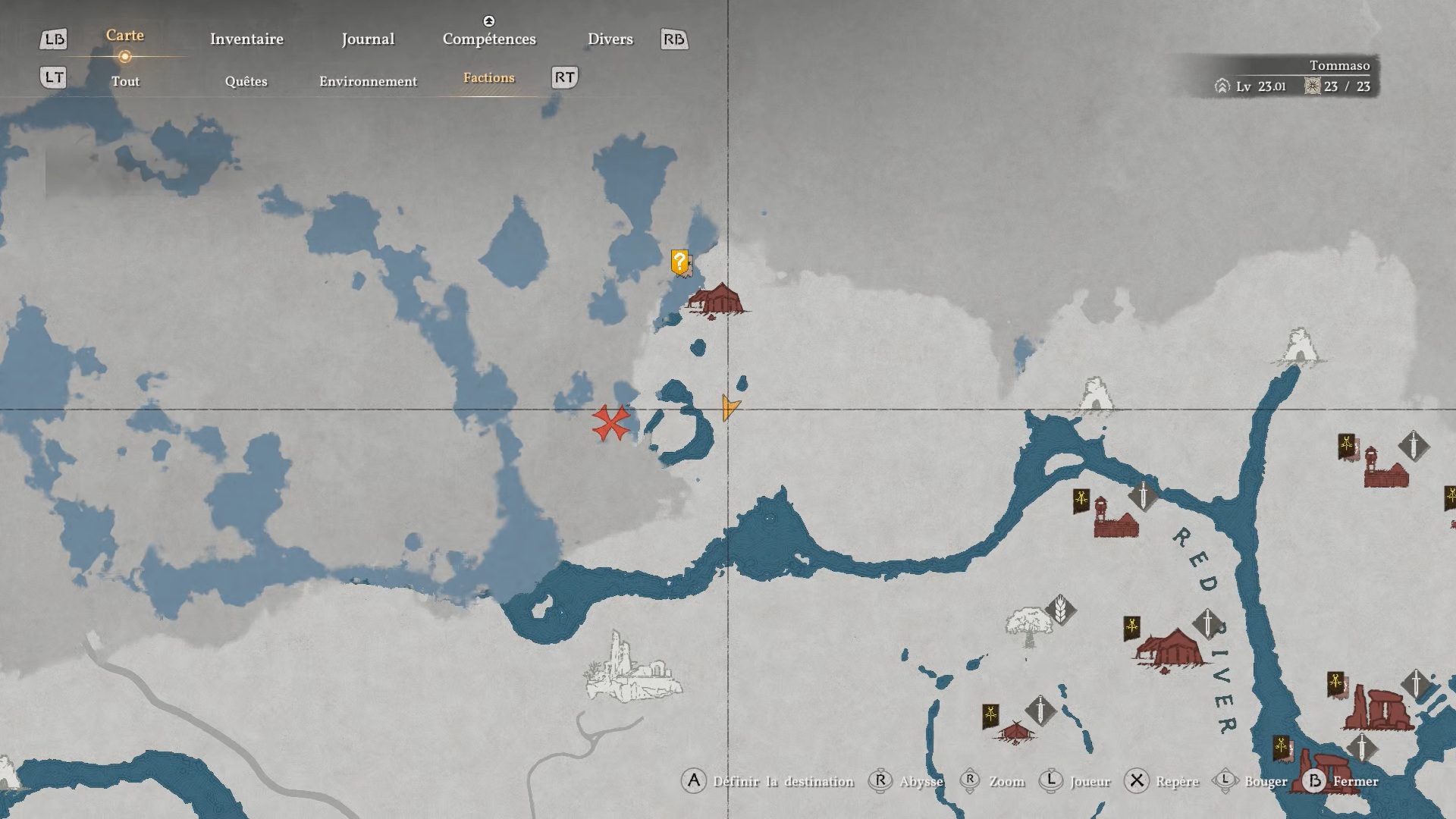Viewport: 1456px width, 819px height.
Task: Select the red tent camp beside the question mark
Action: pyautogui.click(x=717, y=300)
